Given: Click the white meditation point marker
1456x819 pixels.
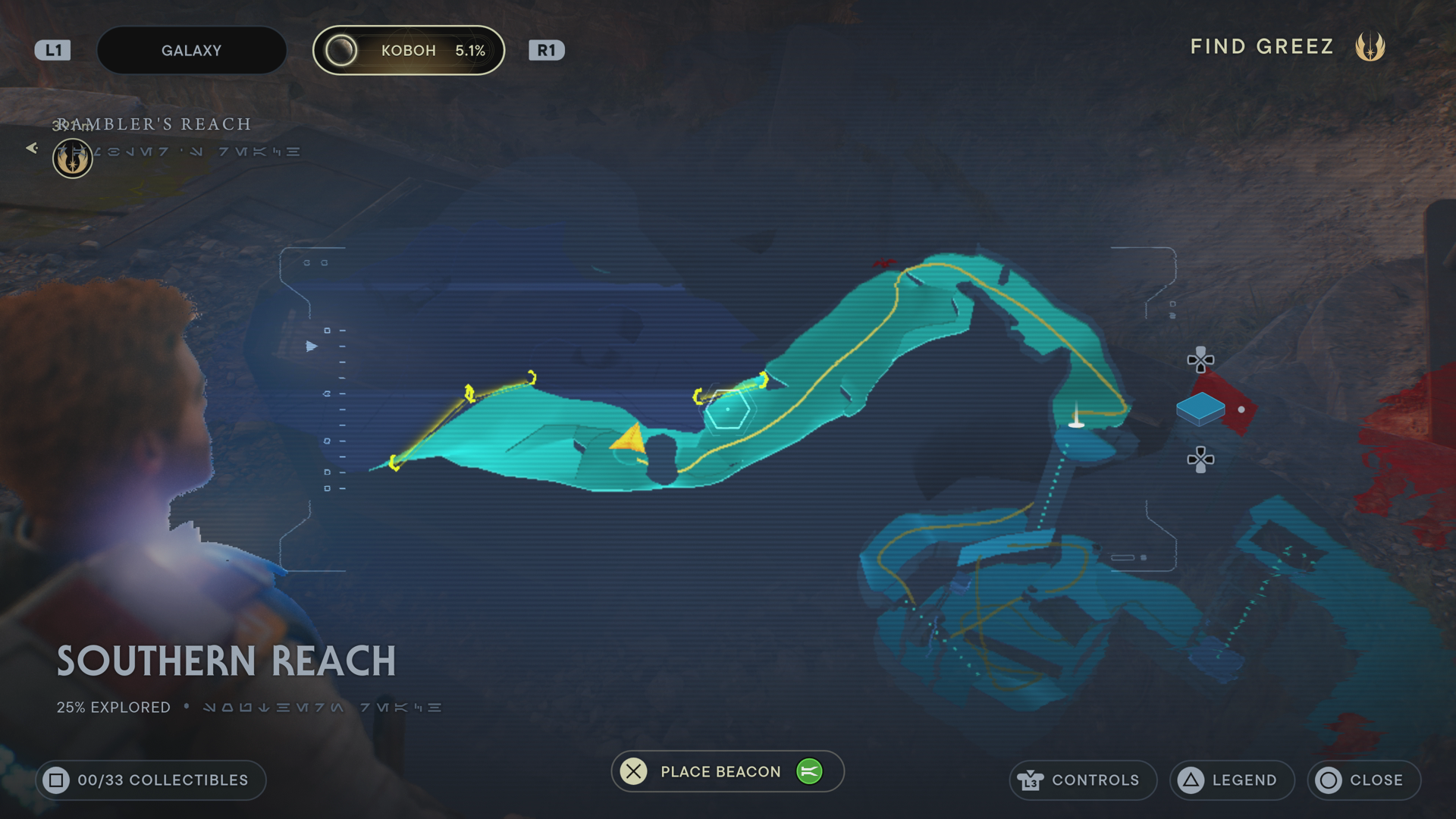Looking at the screenshot, I should pyautogui.click(x=1075, y=419).
